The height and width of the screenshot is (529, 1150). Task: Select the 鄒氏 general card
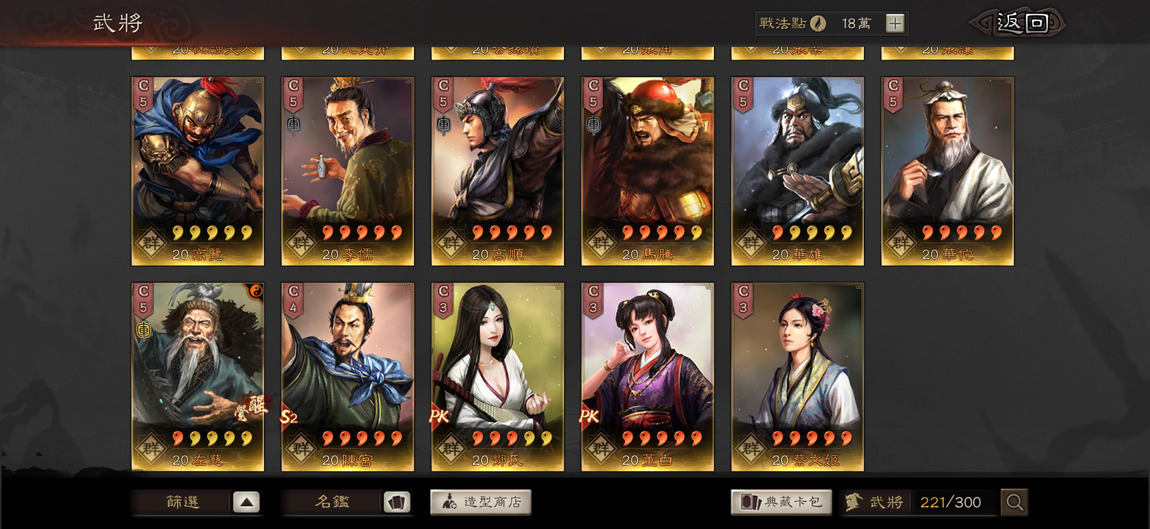tap(498, 376)
